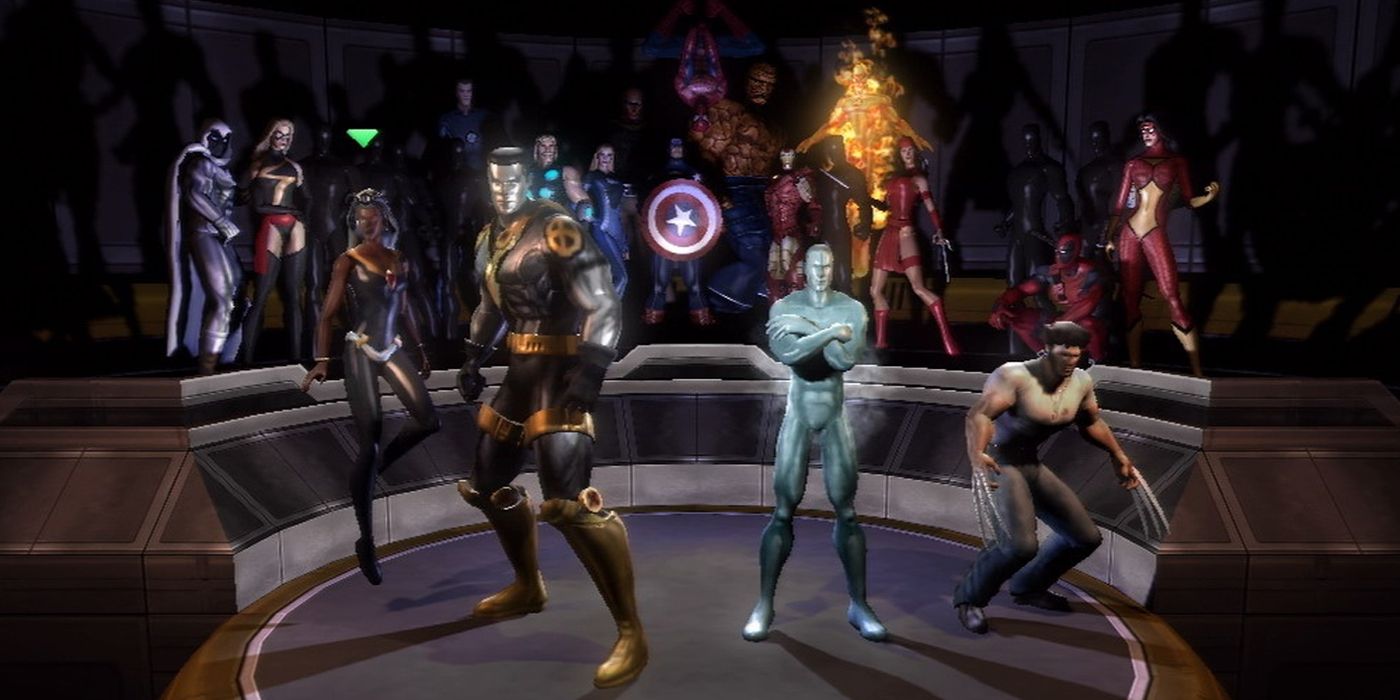Select Thor with the glowing blue chest discs
Screen dimensions: 1400x700
pos(553,175)
